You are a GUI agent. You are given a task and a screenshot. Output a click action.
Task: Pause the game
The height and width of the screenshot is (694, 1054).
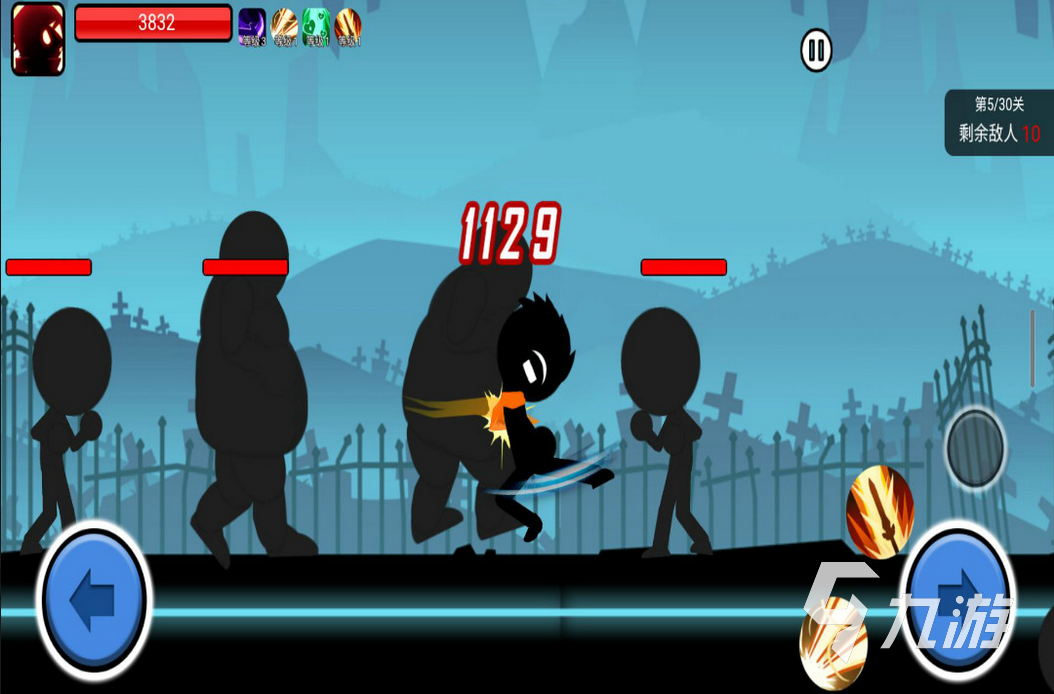point(816,50)
